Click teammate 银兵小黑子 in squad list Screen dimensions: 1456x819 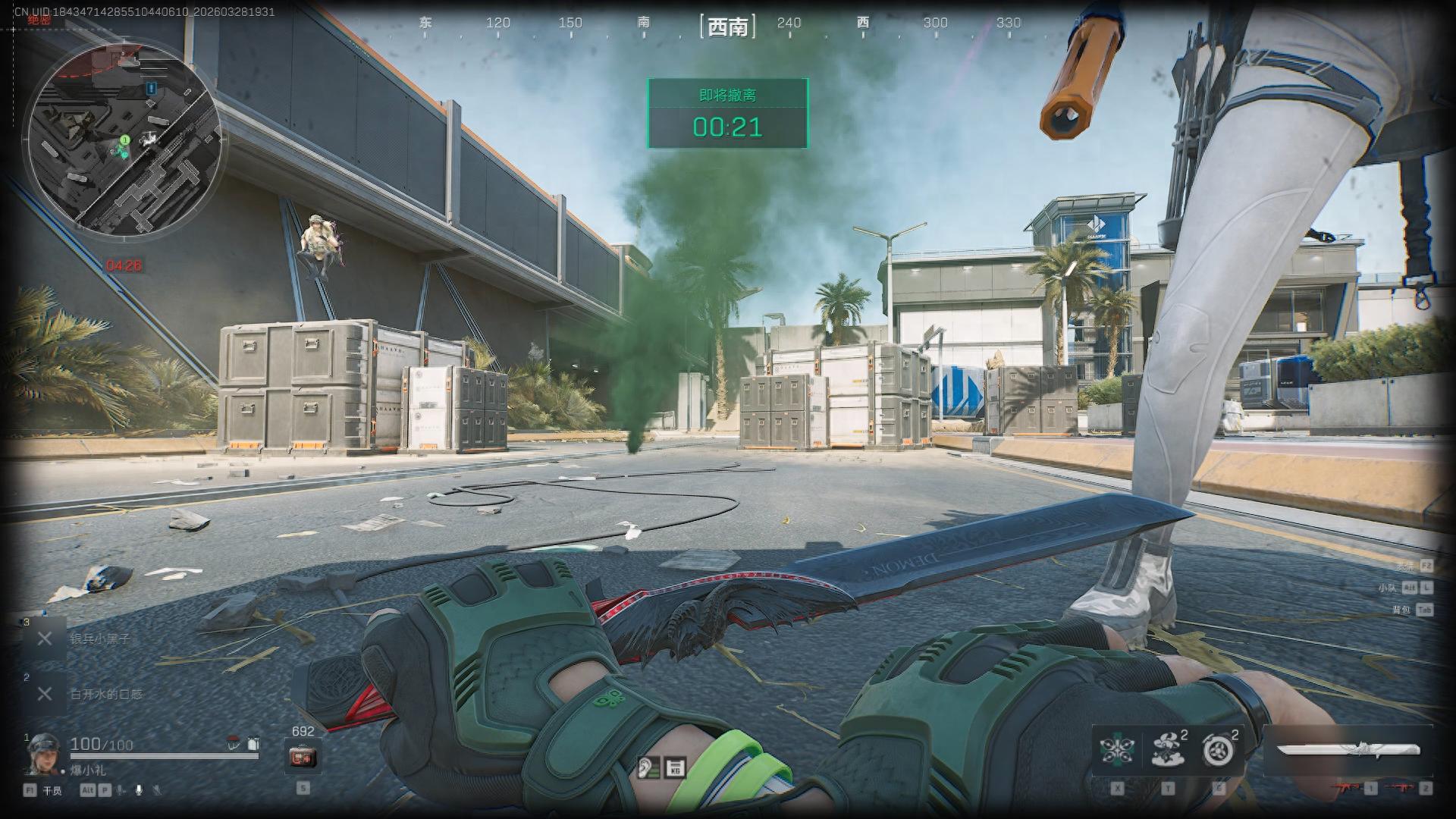(x=99, y=639)
